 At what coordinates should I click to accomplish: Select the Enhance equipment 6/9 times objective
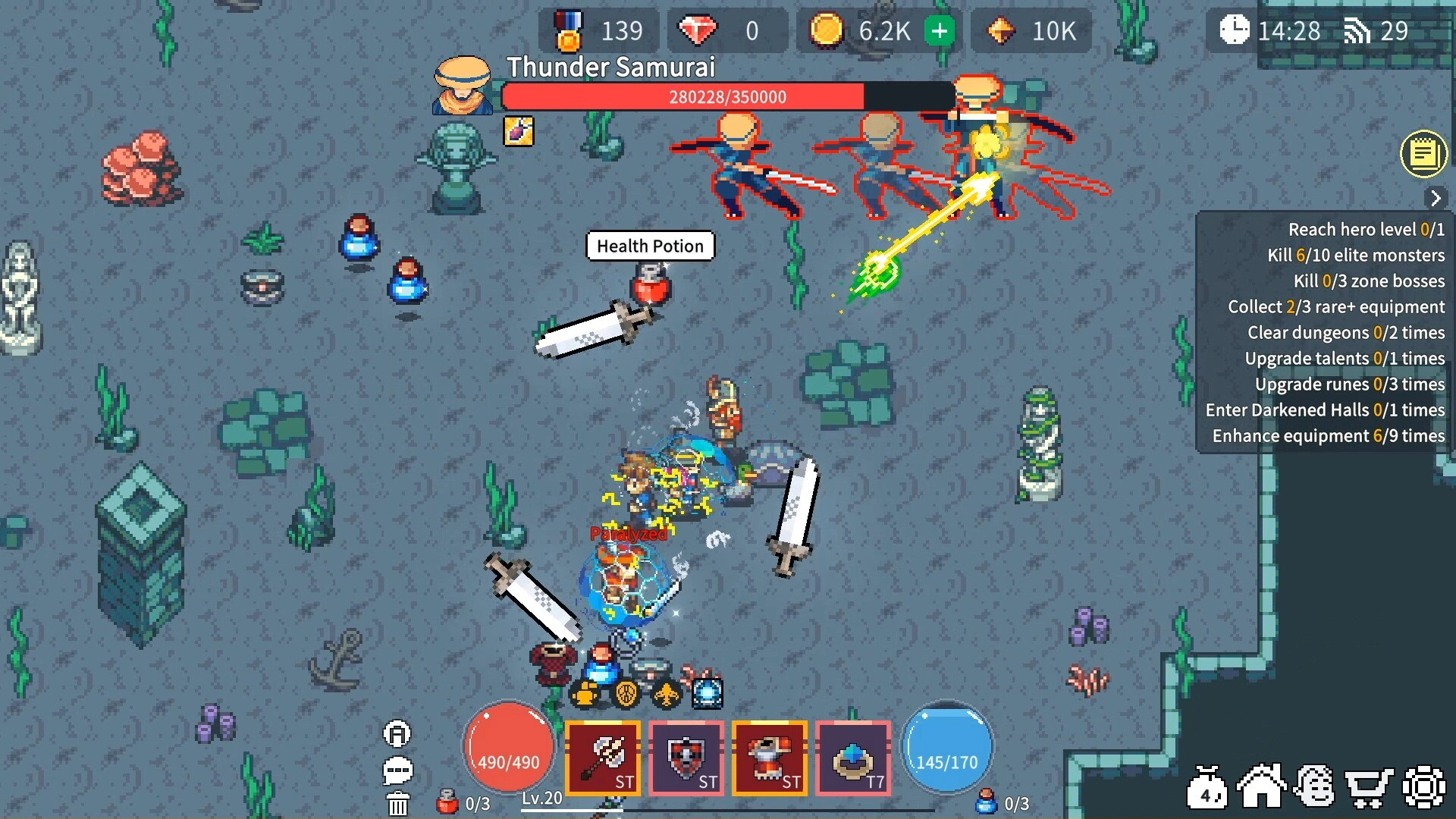(x=1327, y=436)
